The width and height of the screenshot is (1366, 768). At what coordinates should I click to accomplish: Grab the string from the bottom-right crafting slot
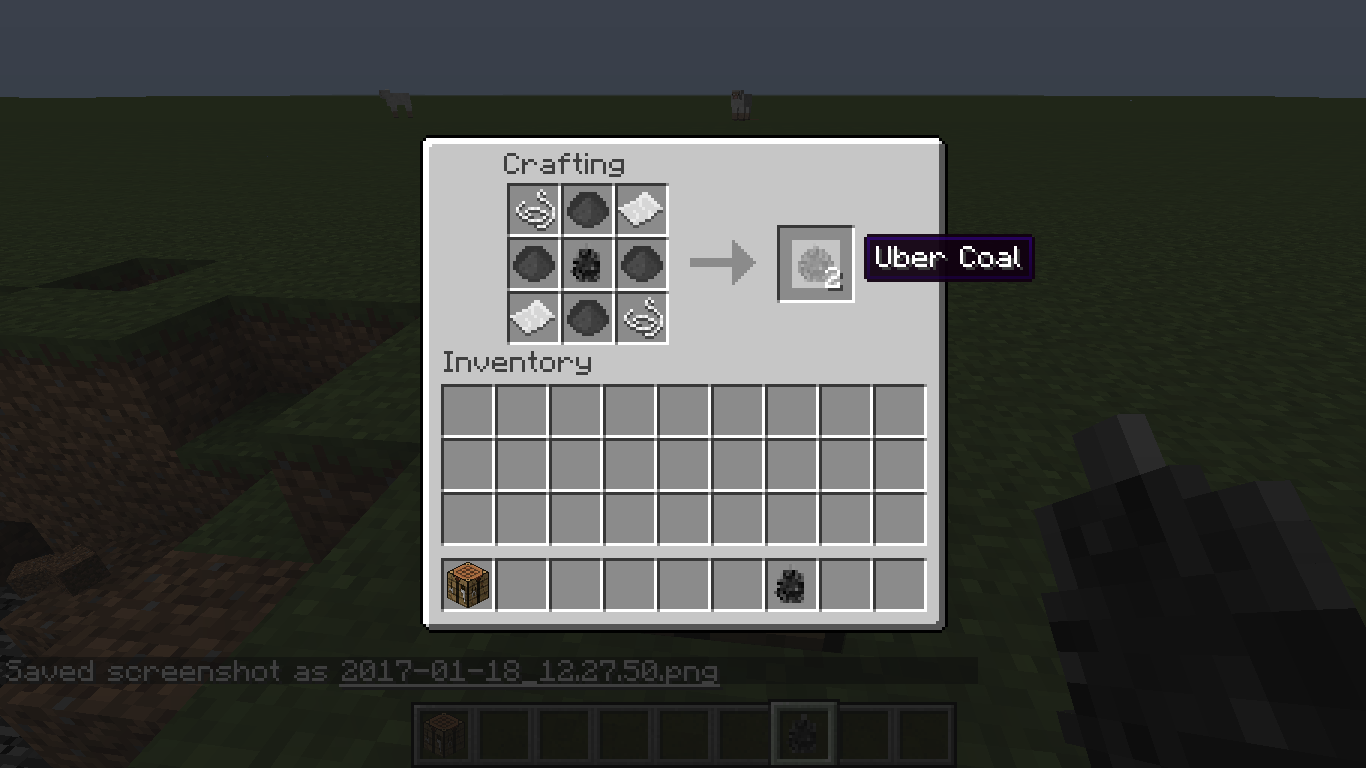pos(641,318)
